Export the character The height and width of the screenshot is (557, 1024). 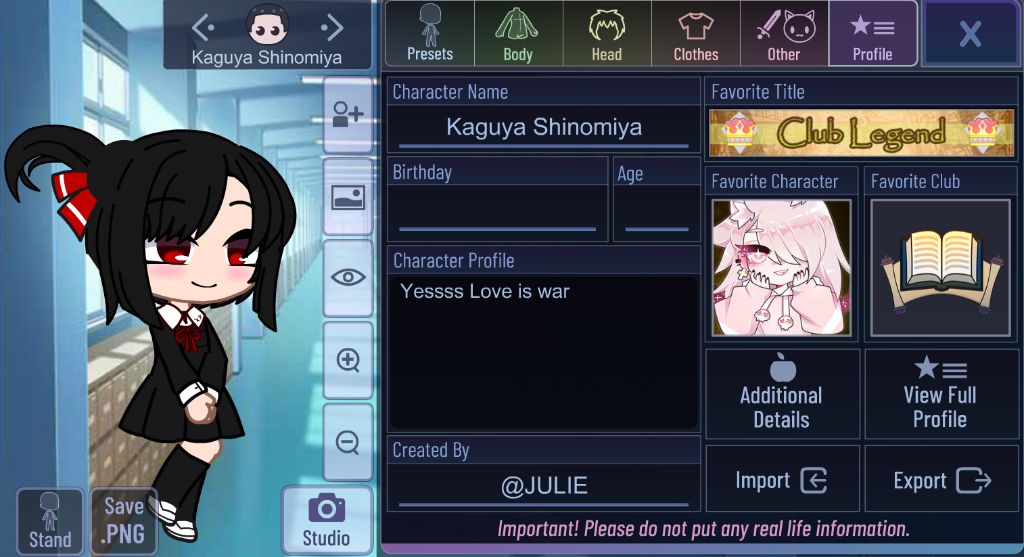pyautogui.click(x=941, y=480)
